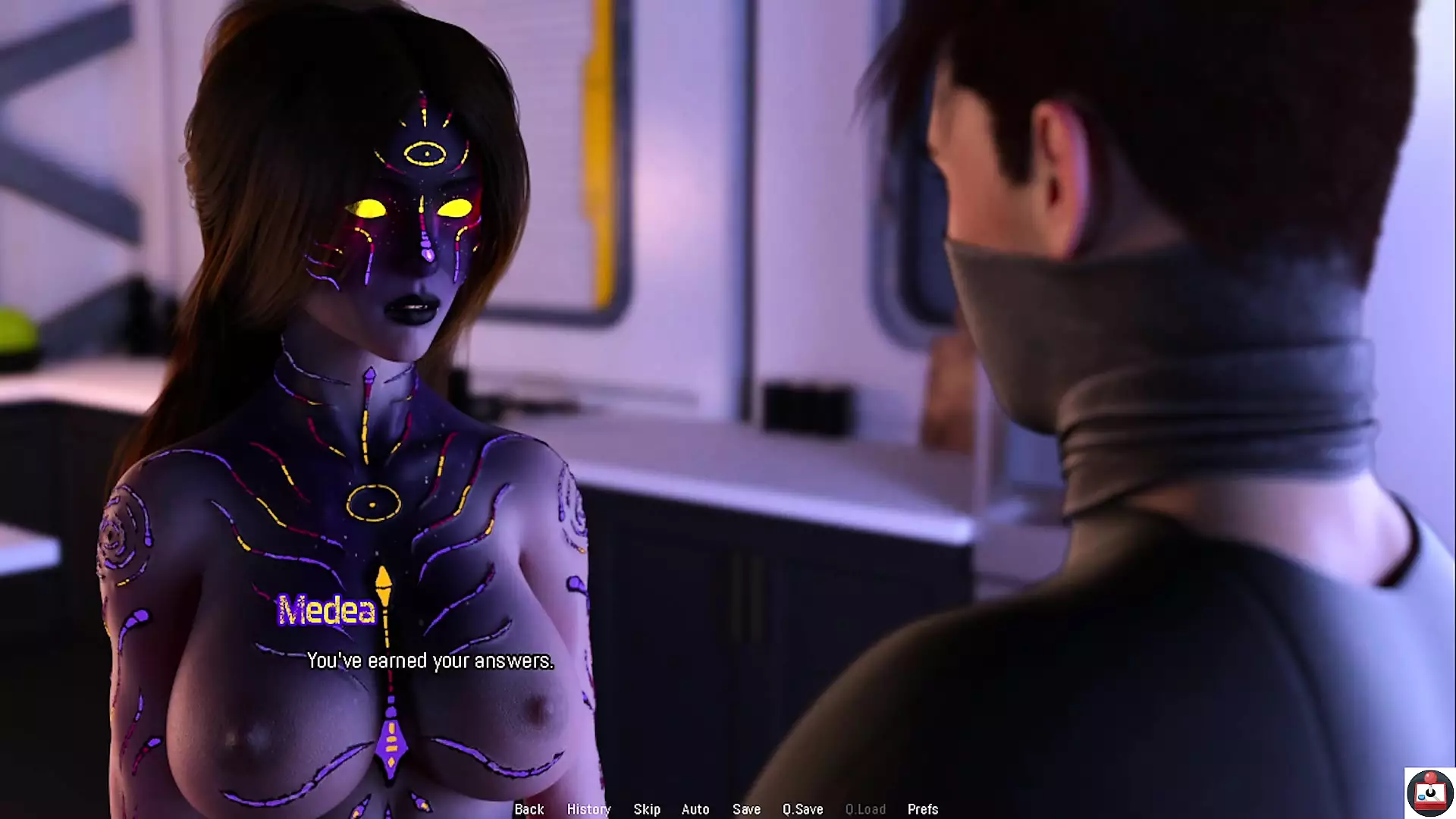
Task: Click Q.Save to quick save
Action: 802,809
